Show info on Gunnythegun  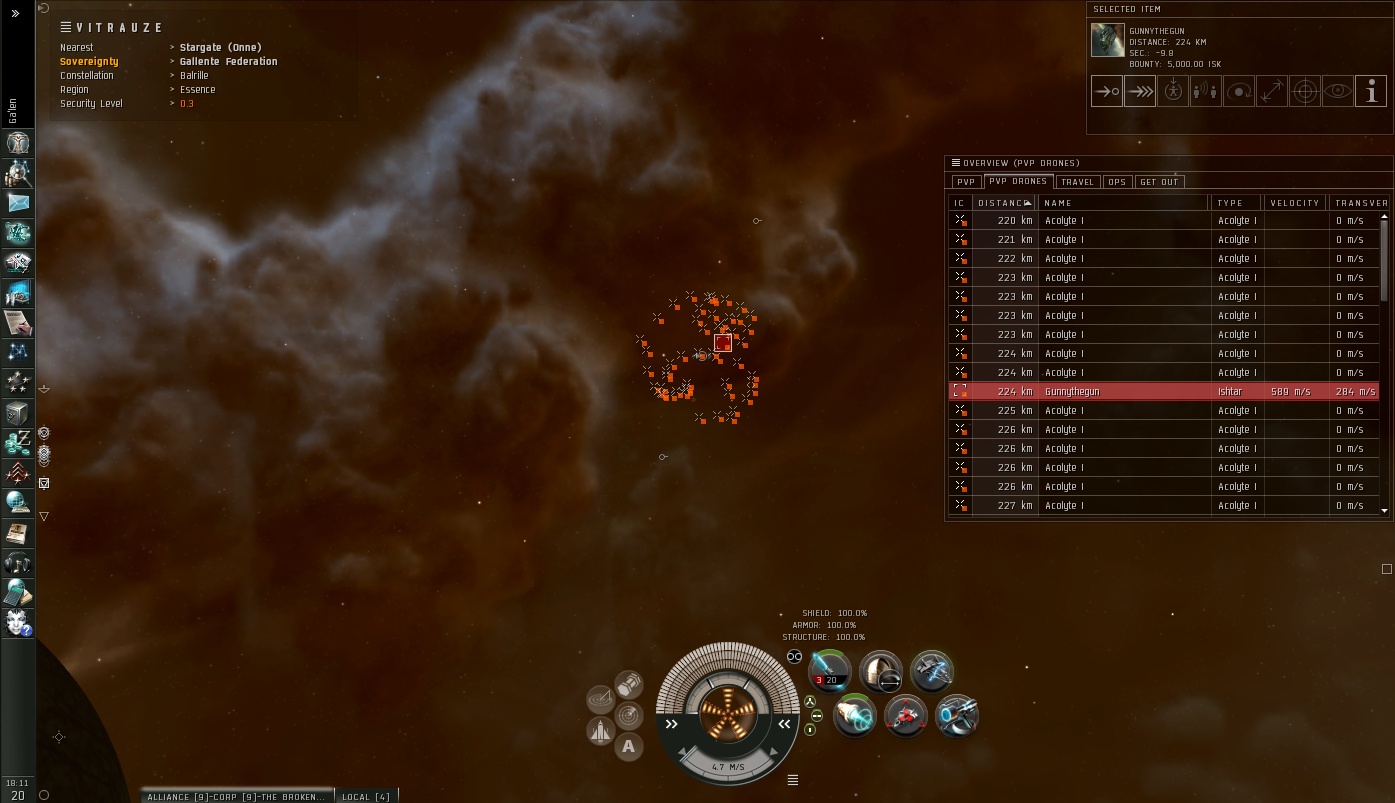click(1371, 92)
